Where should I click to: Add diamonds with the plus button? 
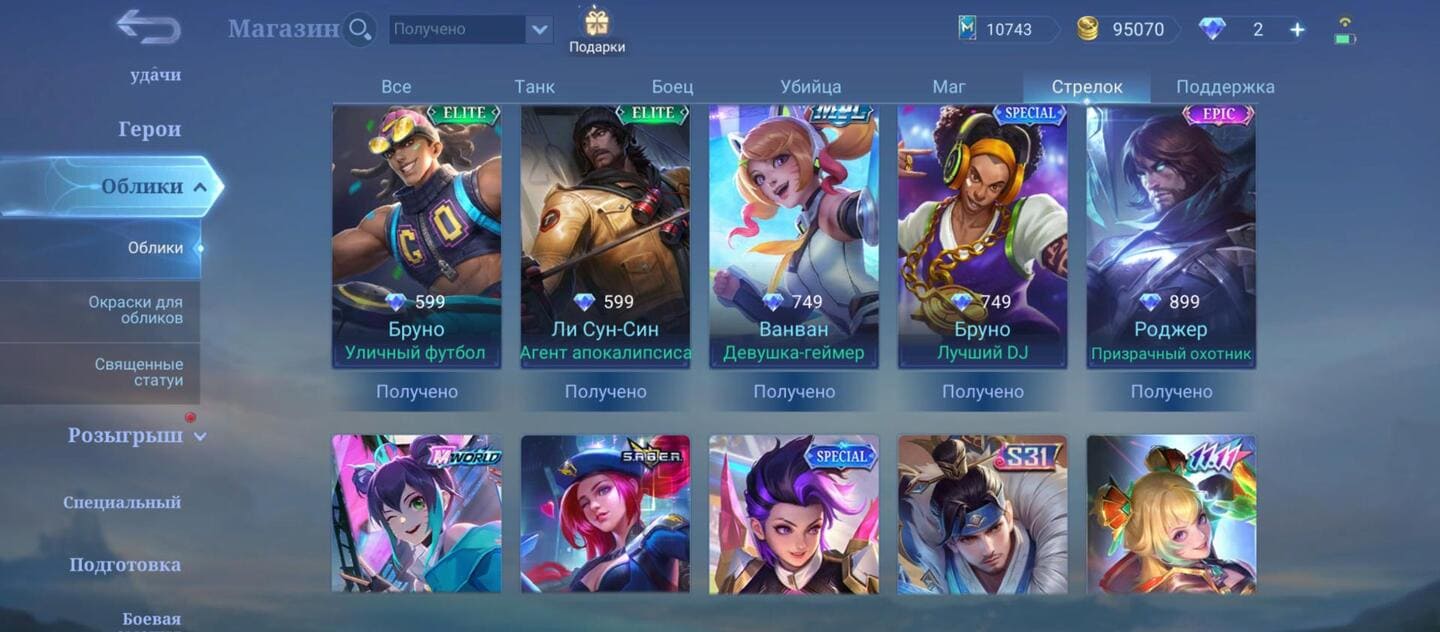1297,30
